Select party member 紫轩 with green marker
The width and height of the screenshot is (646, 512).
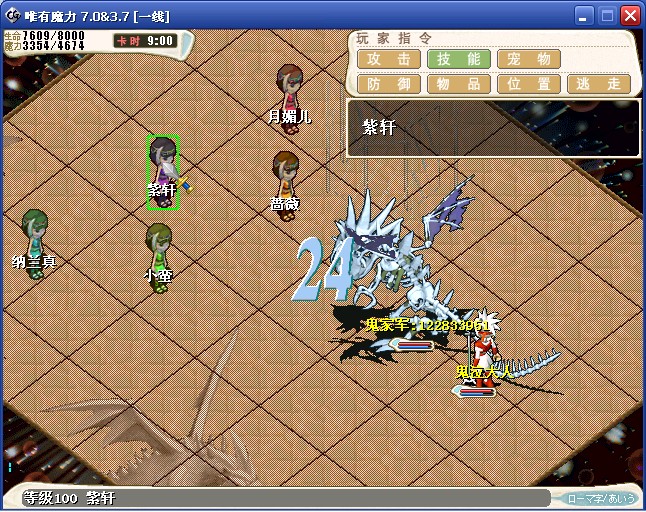coord(163,171)
